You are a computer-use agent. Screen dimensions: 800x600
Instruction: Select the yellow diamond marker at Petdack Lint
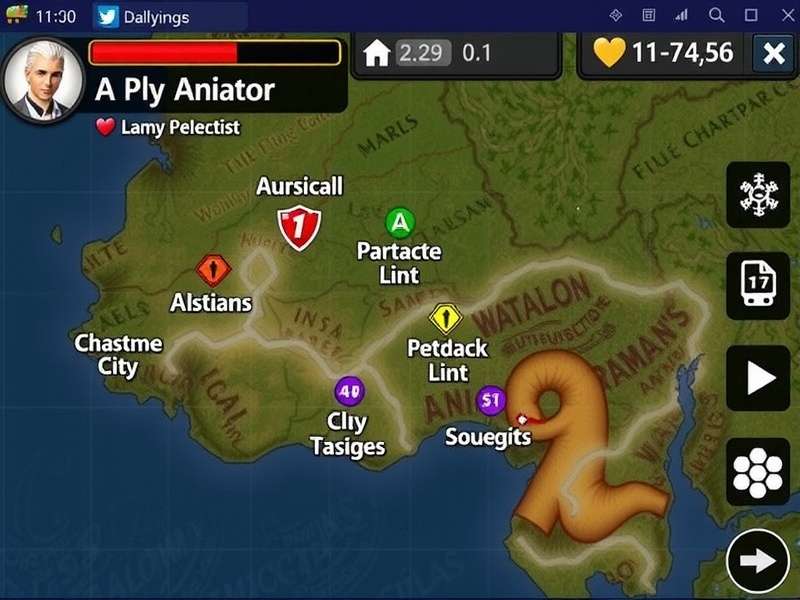click(x=445, y=318)
